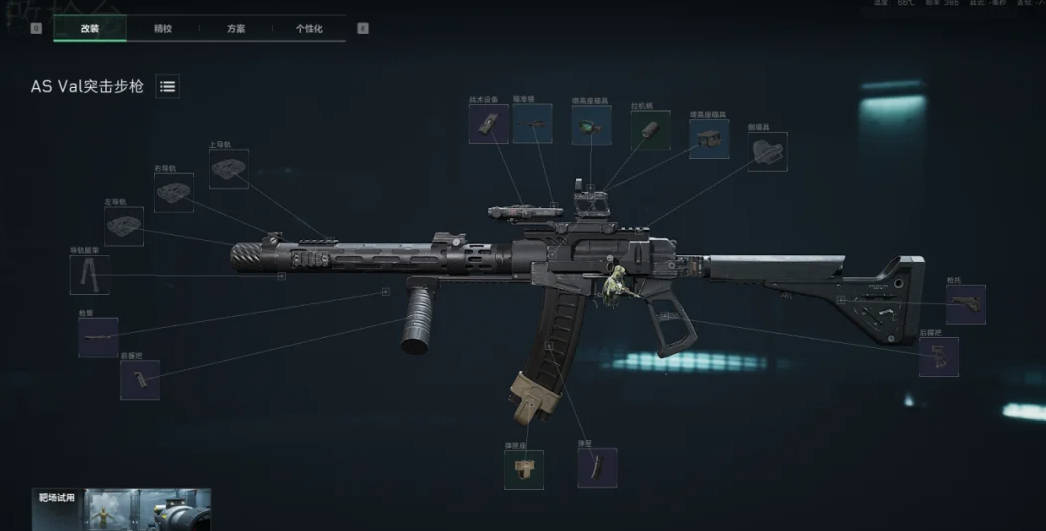Open the 瞄准镜 scope slot
The height and width of the screenshot is (531, 1046).
(532, 124)
